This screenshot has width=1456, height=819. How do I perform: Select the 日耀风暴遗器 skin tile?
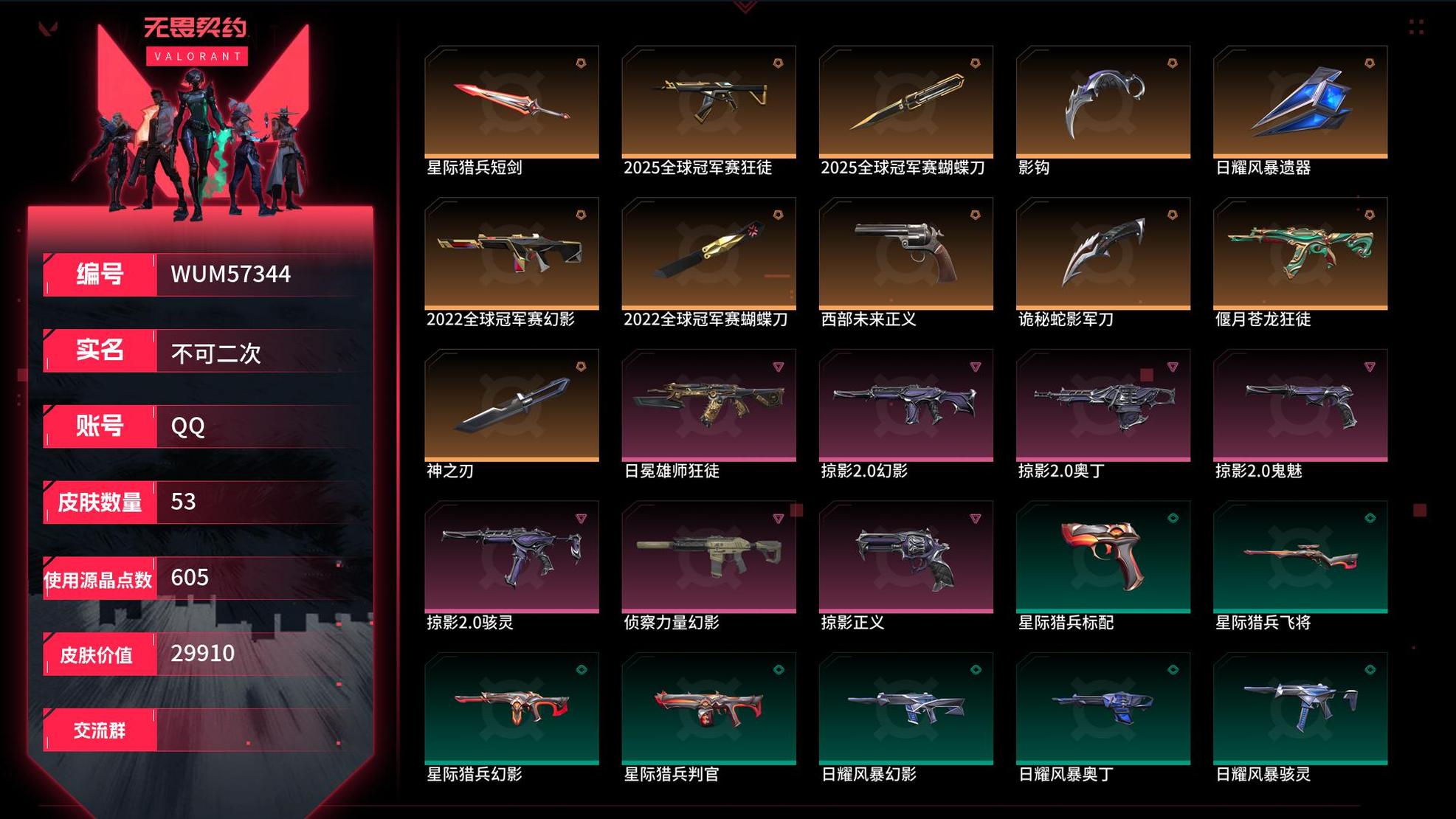point(1300,102)
